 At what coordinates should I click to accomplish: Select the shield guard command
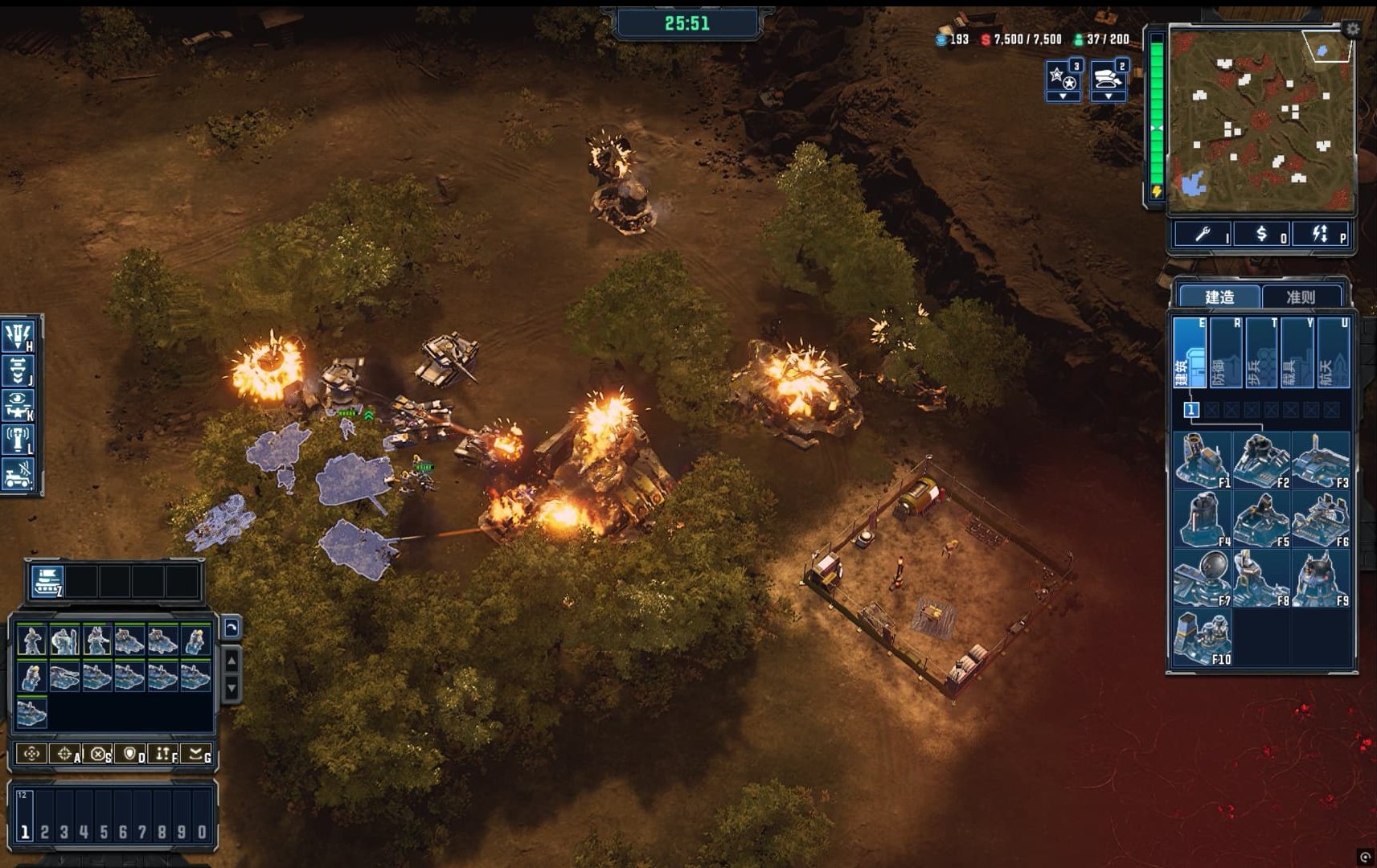click(x=129, y=754)
